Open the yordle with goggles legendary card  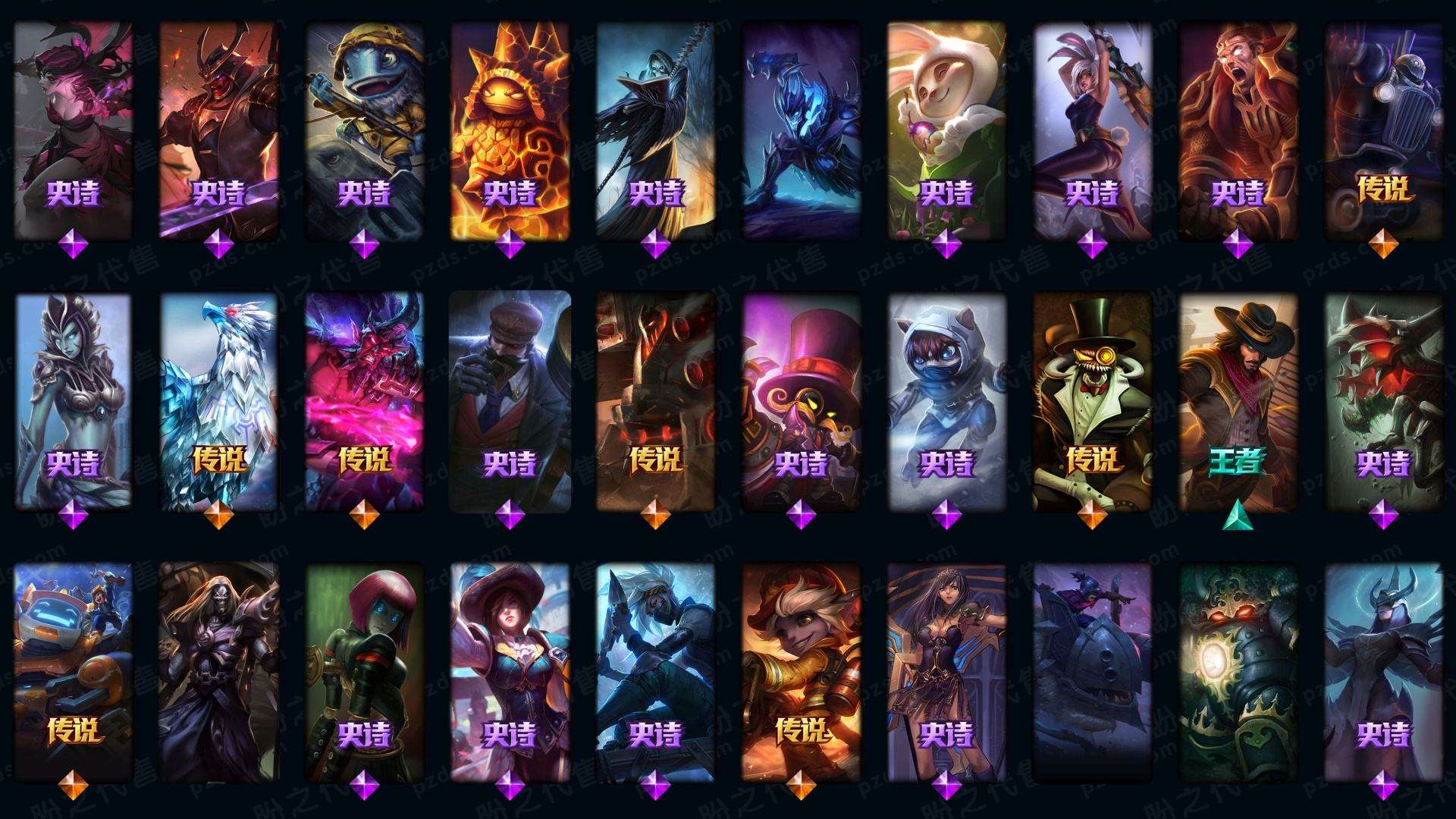coord(801,671)
